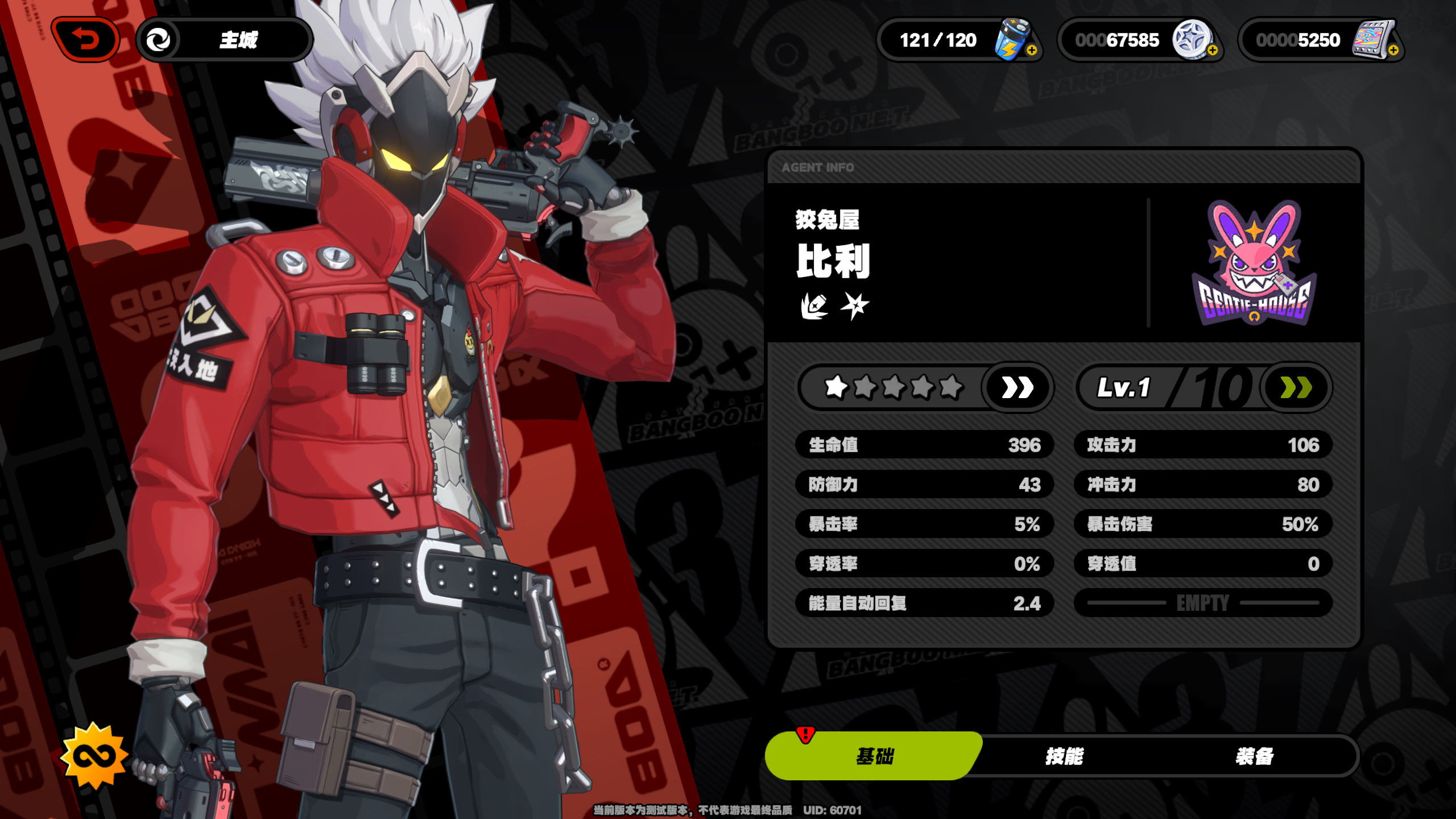Add more film tape currency
This screenshot has height=819, width=1456.
1393,51
